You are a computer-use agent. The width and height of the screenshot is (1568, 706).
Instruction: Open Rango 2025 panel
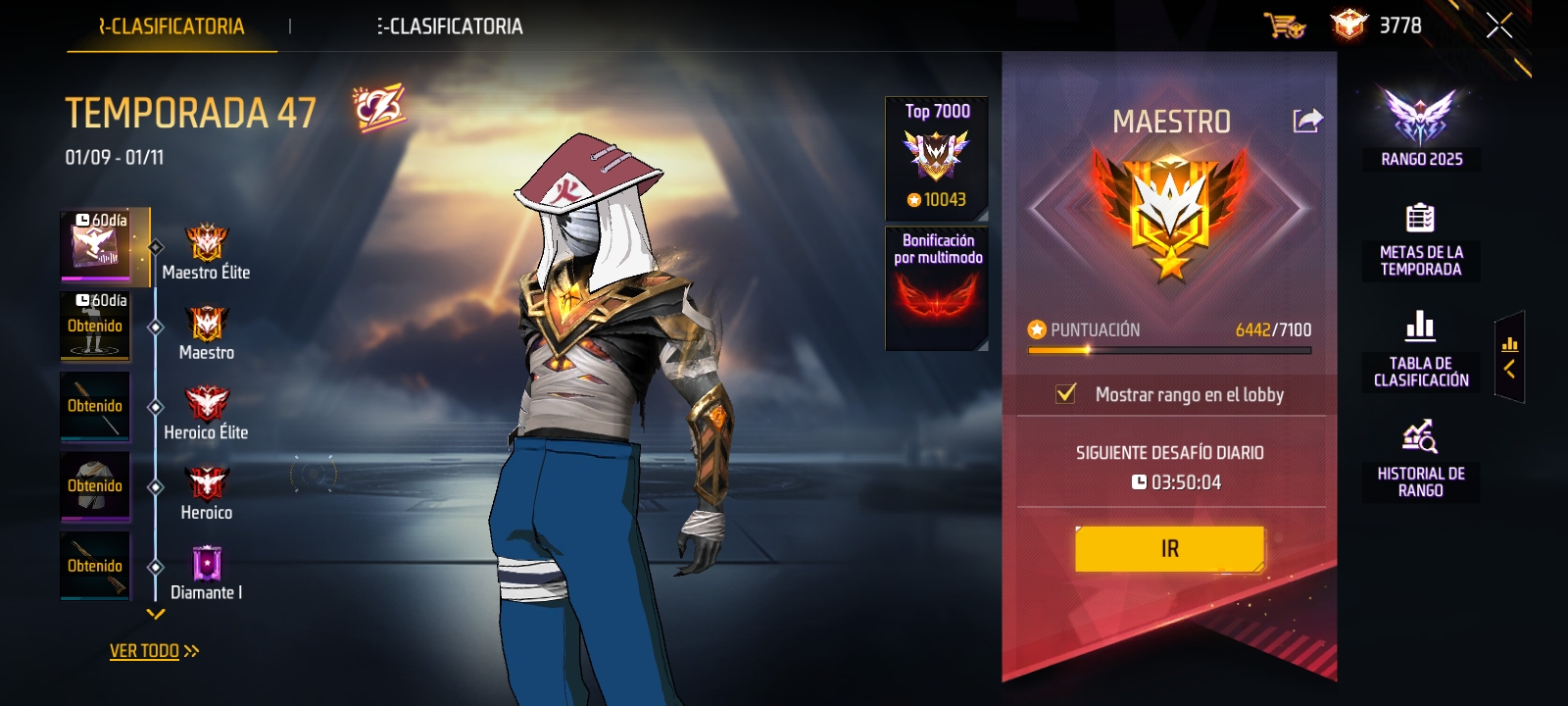[1421, 128]
